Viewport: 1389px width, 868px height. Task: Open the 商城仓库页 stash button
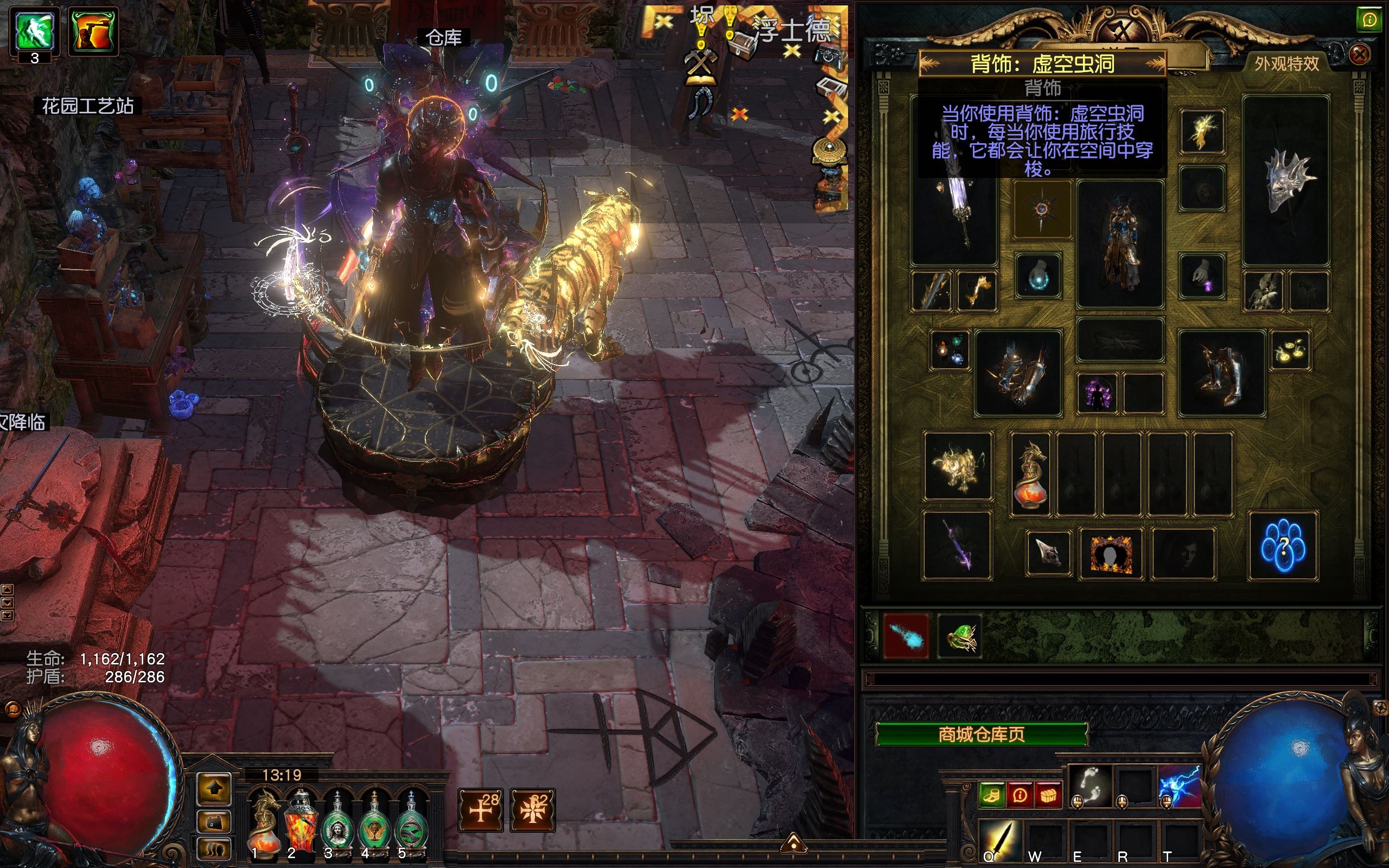(982, 734)
